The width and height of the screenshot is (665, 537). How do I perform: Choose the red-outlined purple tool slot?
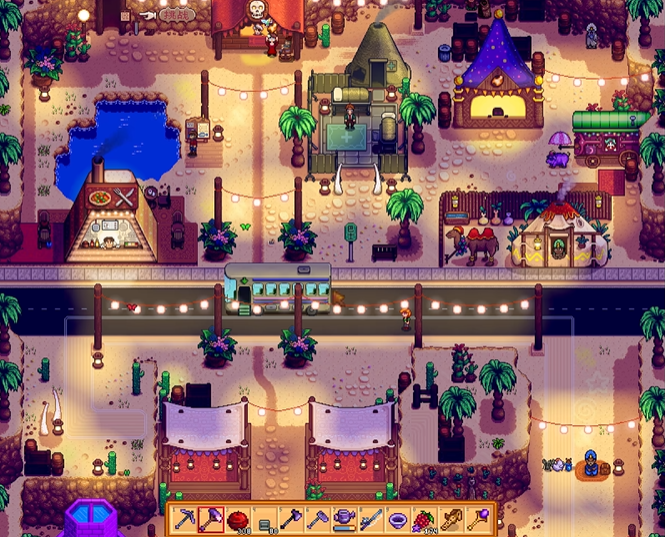[211, 518]
